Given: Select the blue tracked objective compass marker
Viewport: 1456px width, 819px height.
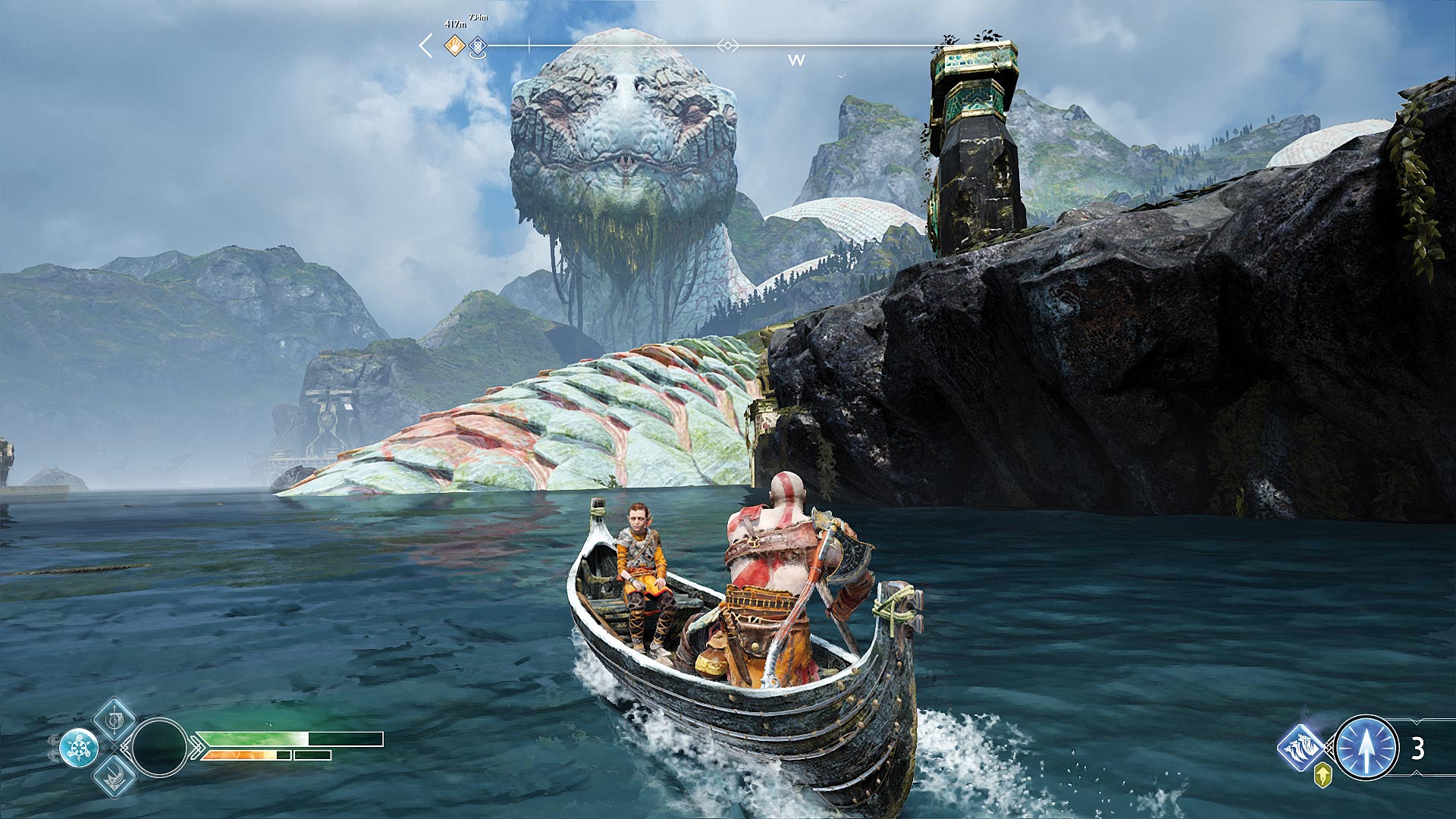Looking at the screenshot, I should click(477, 47).
